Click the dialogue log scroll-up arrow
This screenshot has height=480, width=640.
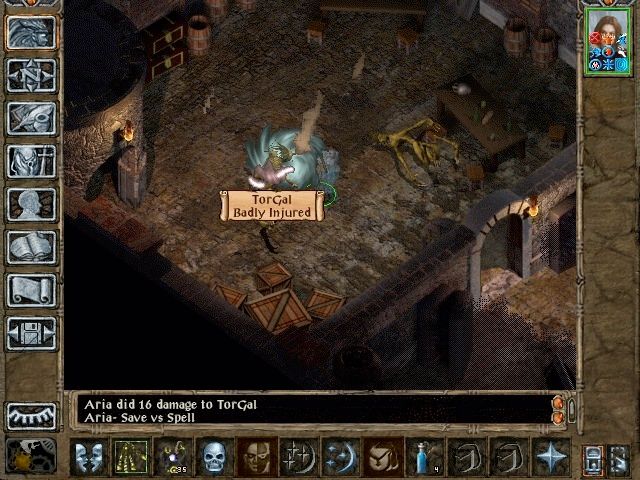coord(558,403)
